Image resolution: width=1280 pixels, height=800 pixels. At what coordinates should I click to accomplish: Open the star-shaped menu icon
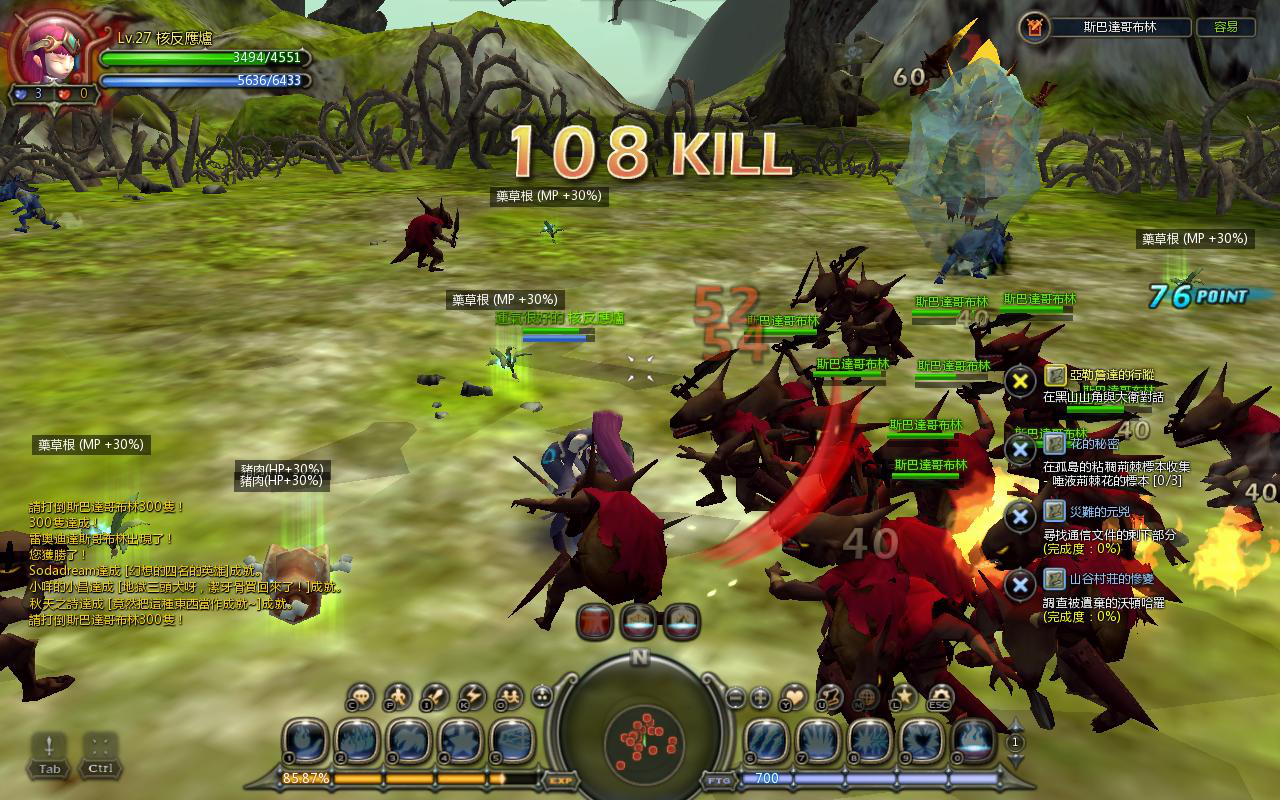click(904, 695)
